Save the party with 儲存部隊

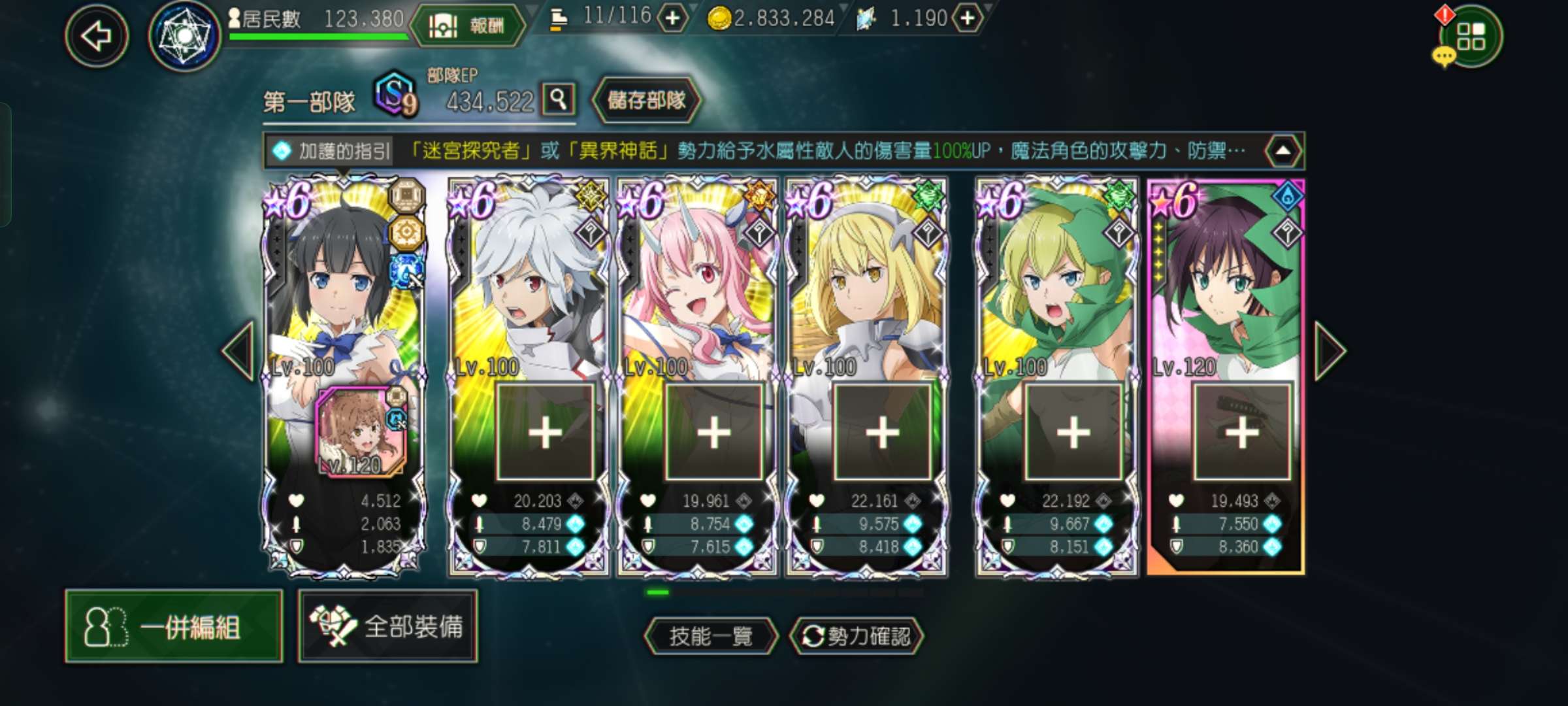tap(646, 100)
